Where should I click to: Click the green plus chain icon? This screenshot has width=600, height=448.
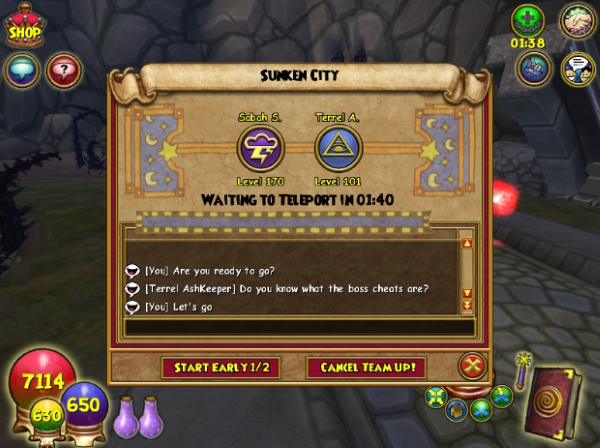tap(527, 20)
